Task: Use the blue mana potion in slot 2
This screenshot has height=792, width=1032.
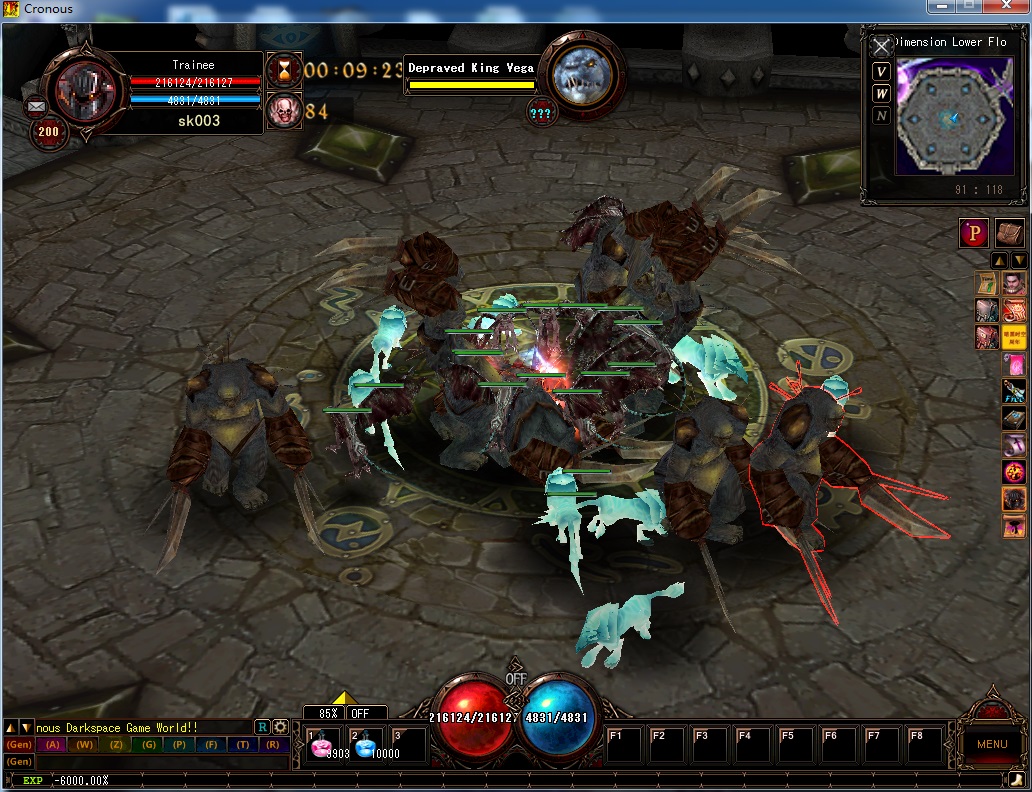Action: point(365,746)
